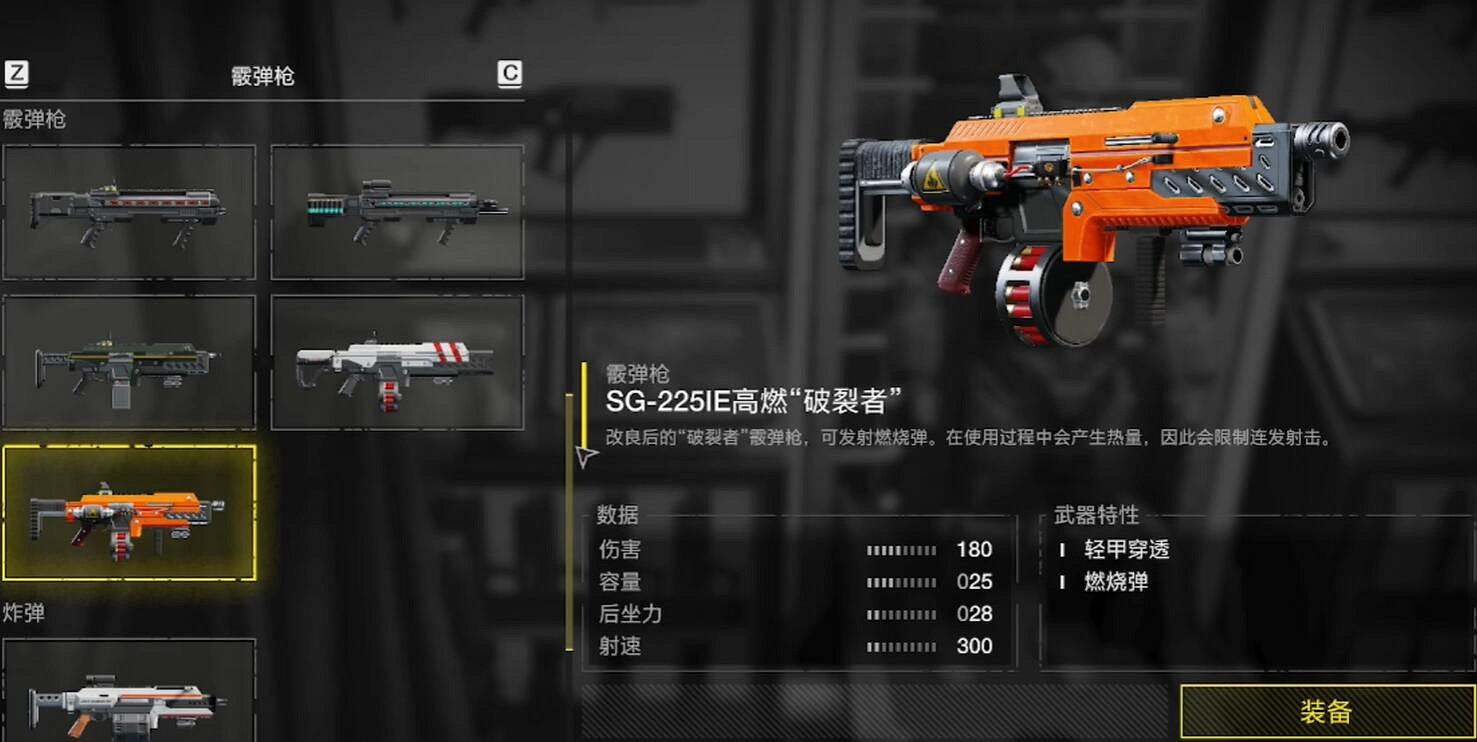Viewport: 1477px width, 742px height.
Task: Select the teal-accented shotgun in the top row
Action: pyautogui.click(x=397, y=211)
